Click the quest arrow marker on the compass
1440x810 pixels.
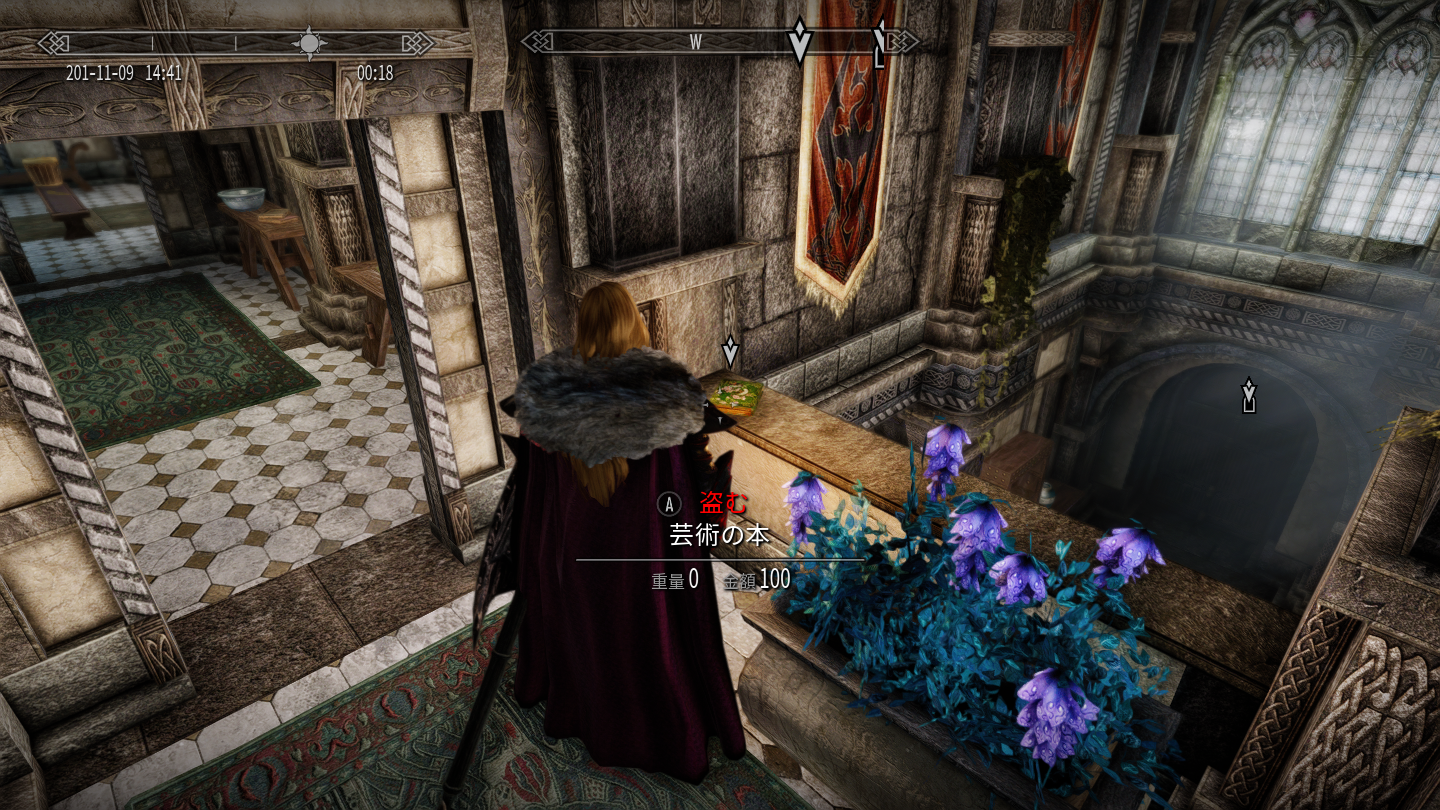tap(799, 41)
